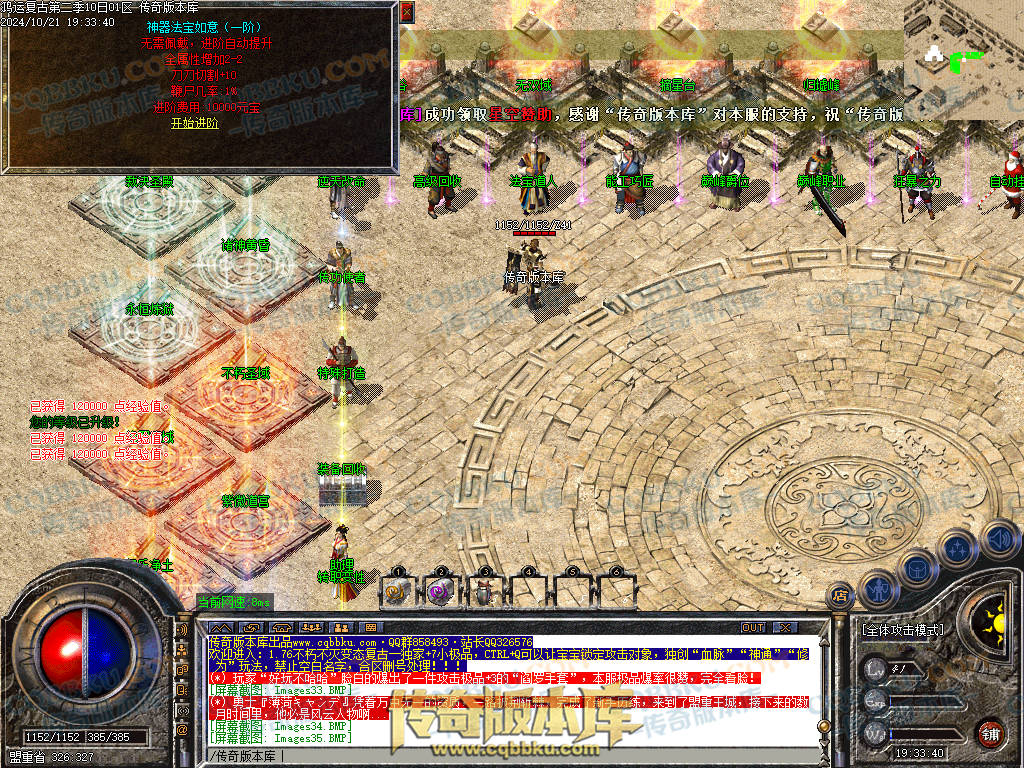Change the 全体攻击模式 attack mode

tap(901, 631)
